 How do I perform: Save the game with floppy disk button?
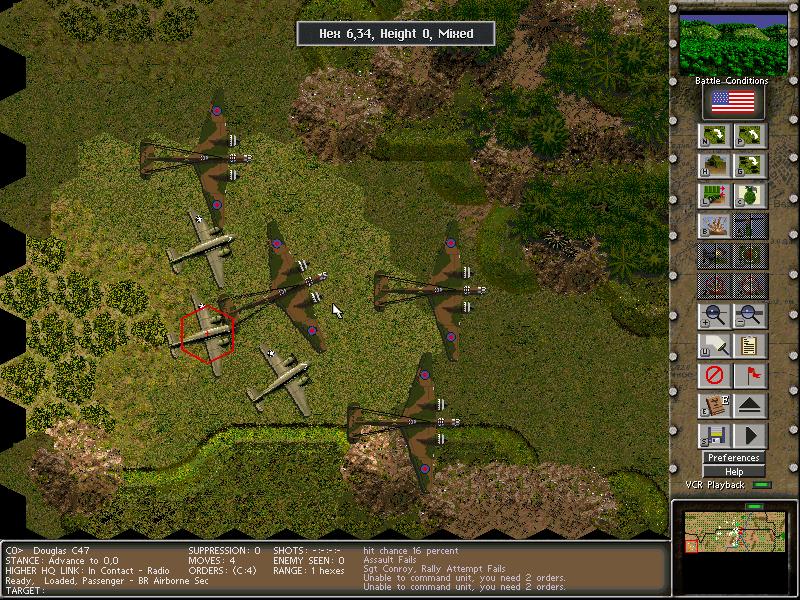[714, 436]
